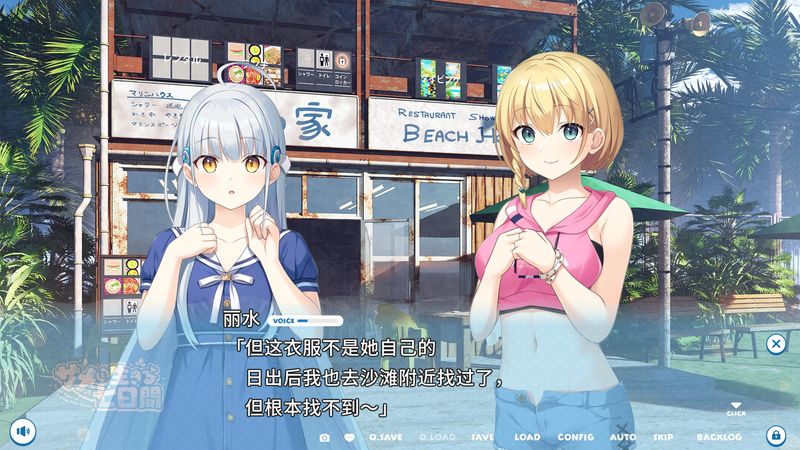Do a quick save with Q.SAVE
This screenshot has width=800, height=450.
click(x=385, y=437)
